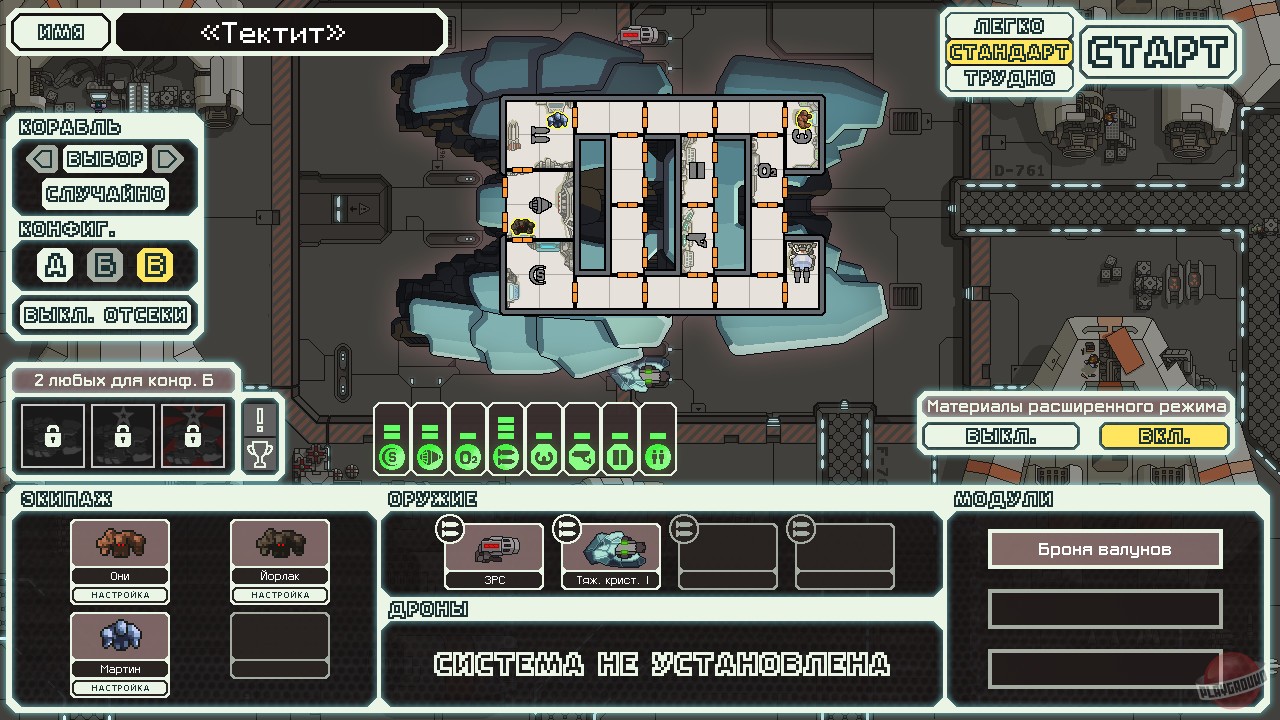The image size is (1280, 720).
Task: Click the ship name field «Тектит»
Action: pyautogui.click(x=280, y=32)
